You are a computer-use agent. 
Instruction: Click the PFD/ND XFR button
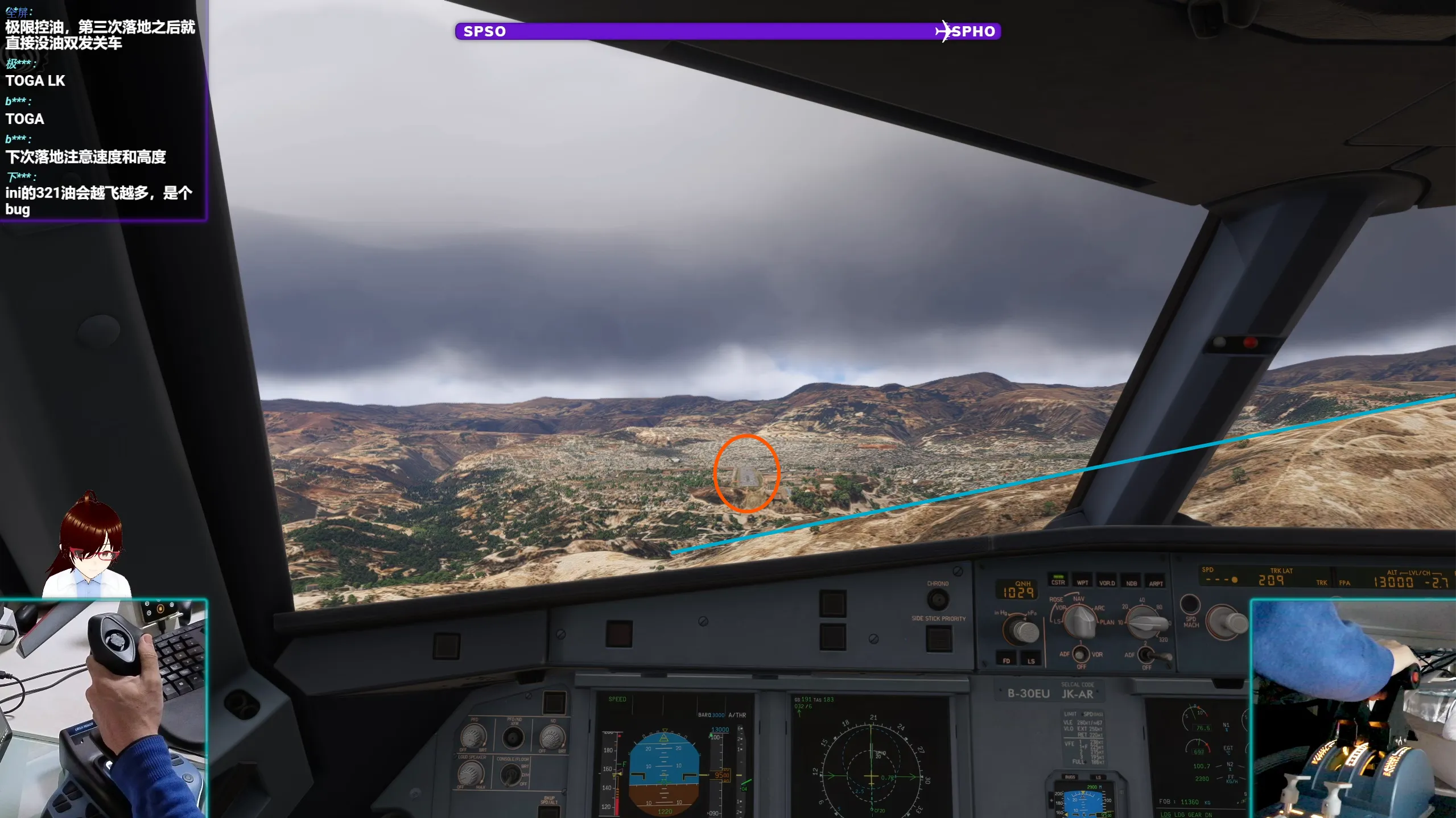pos(513,738)
